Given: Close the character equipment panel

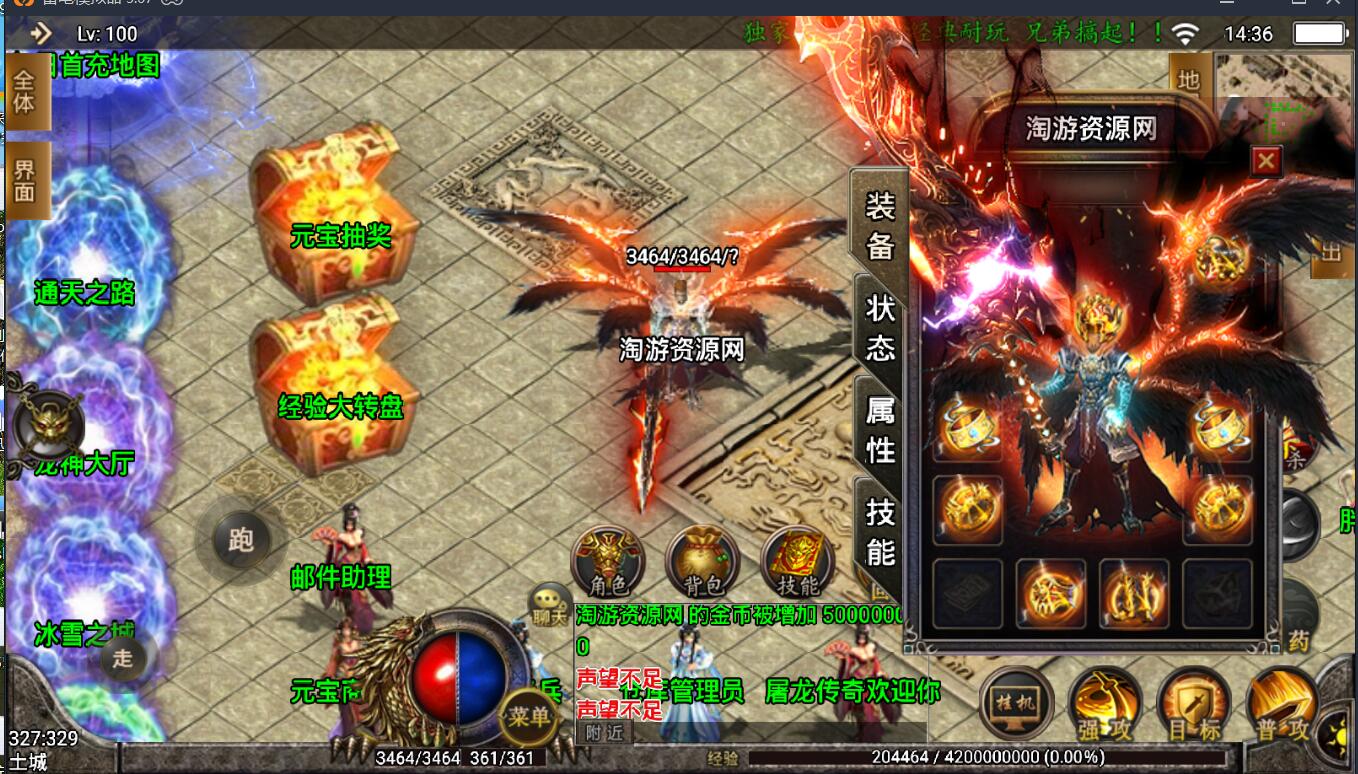Looking at the screenshot, I should tap(1266, 160).
